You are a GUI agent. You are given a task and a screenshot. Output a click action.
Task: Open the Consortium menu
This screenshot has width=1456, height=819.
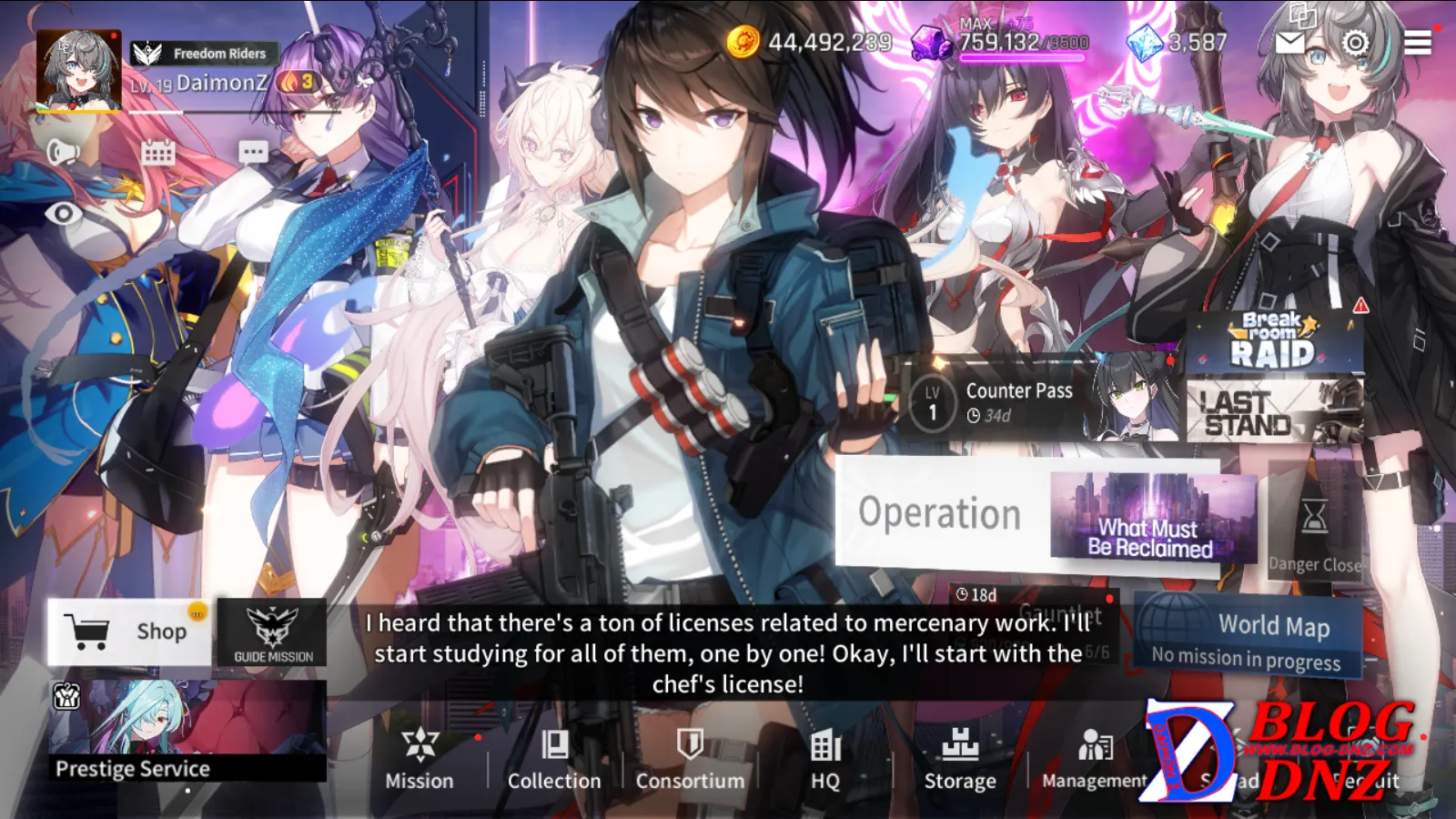click(690, 759)
